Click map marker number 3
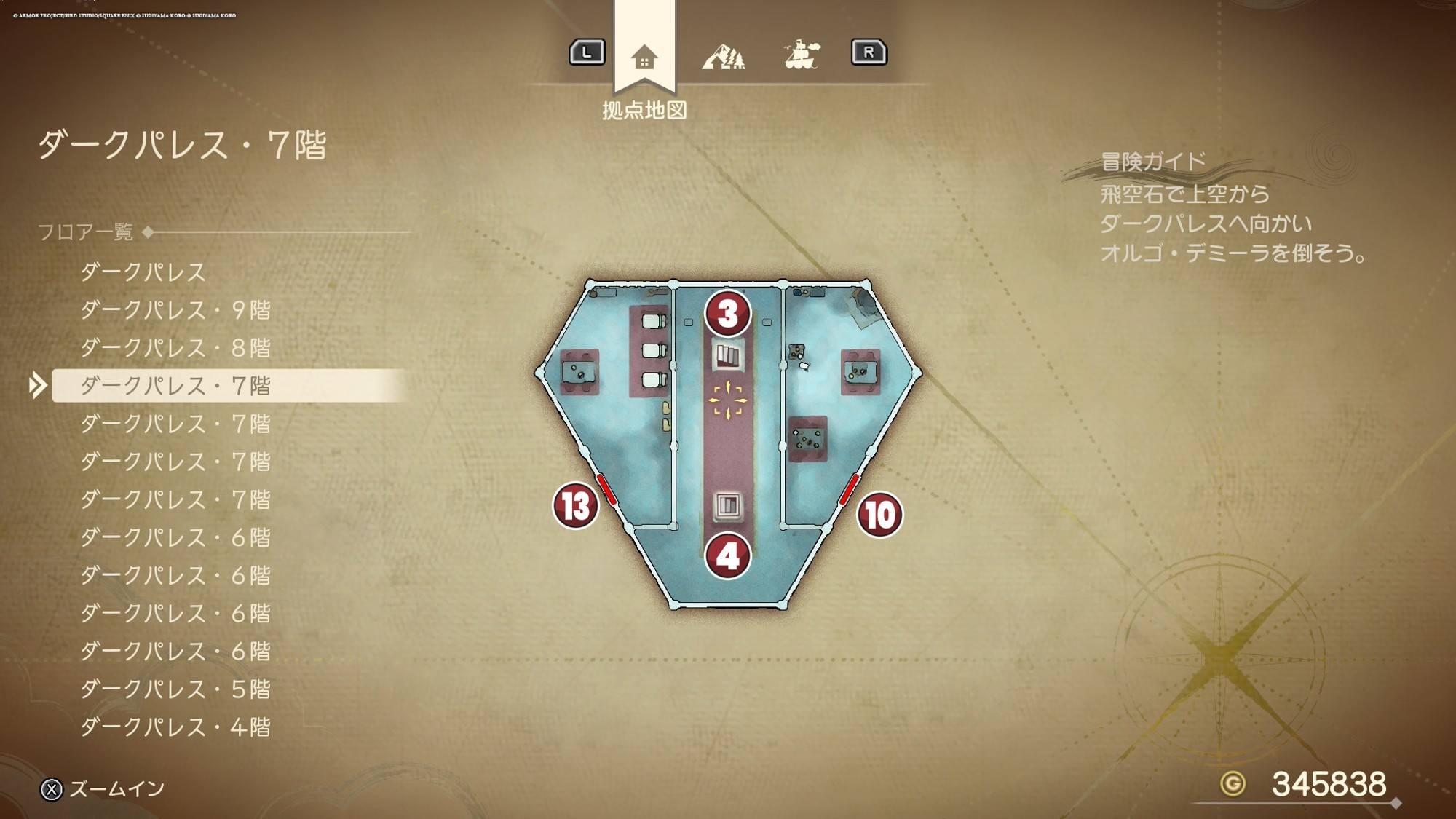Image resolution: width=1456 pixels, height=819 pixels. click(x=727, y=314)
